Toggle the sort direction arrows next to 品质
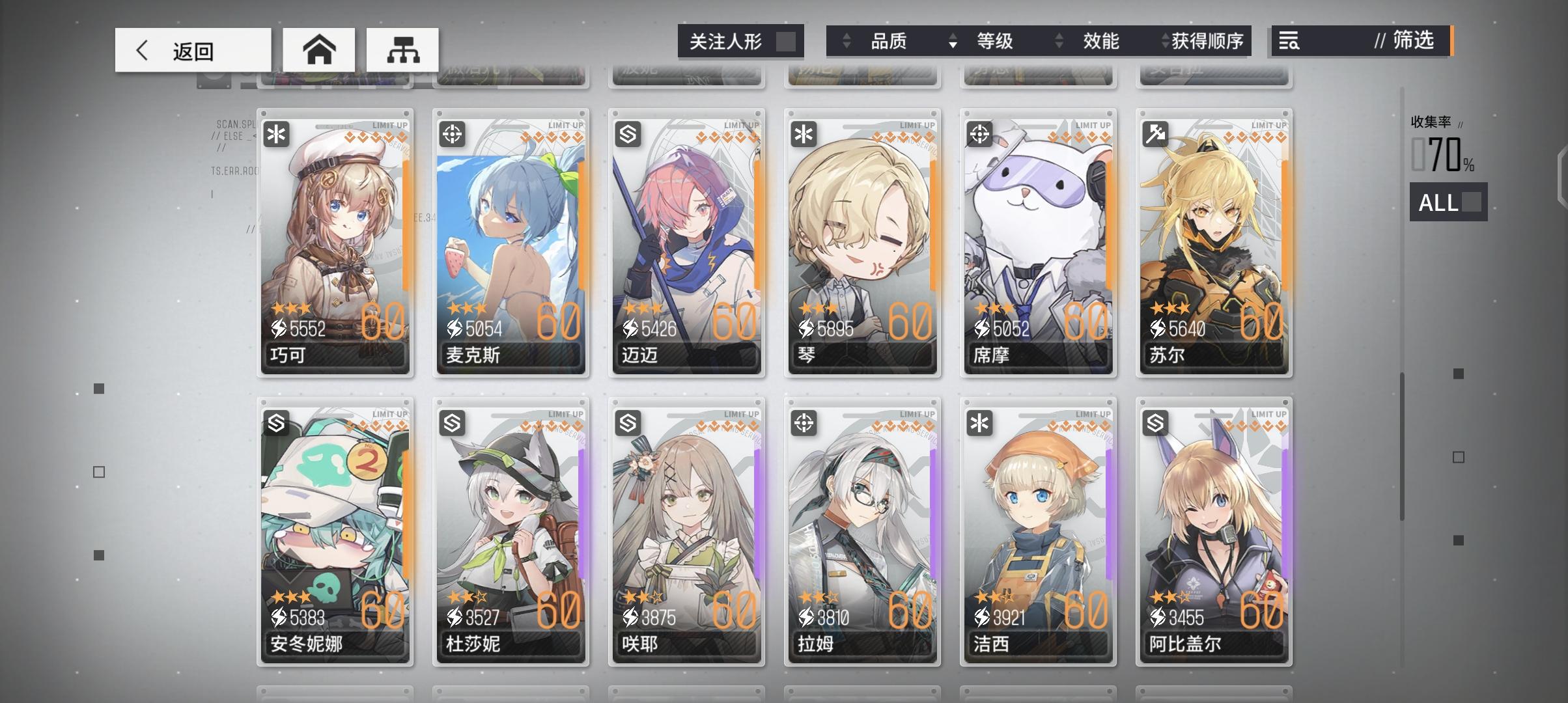 [x=847, y=41]
